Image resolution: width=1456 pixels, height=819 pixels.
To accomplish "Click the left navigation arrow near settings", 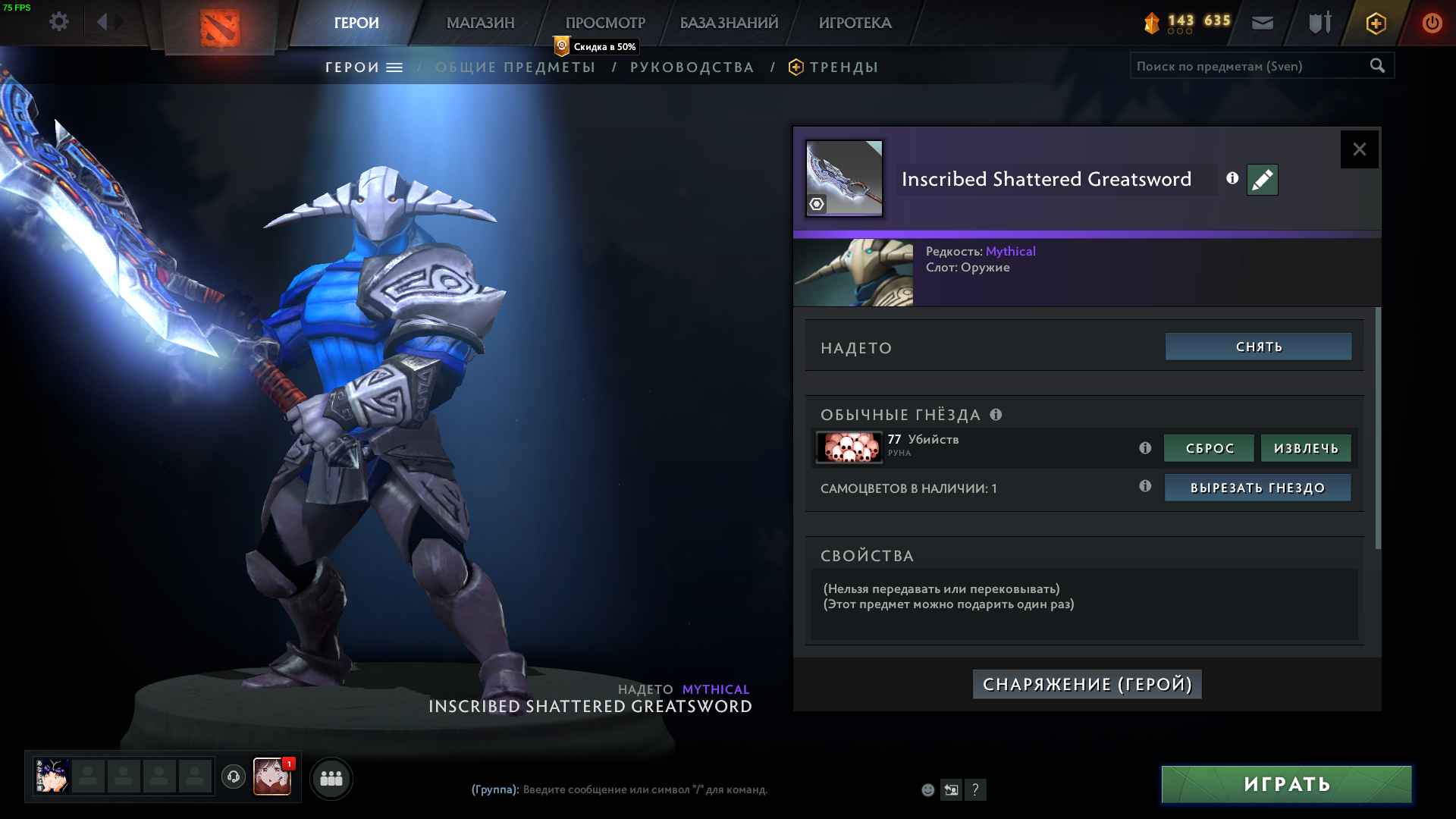I will [102, 21].
